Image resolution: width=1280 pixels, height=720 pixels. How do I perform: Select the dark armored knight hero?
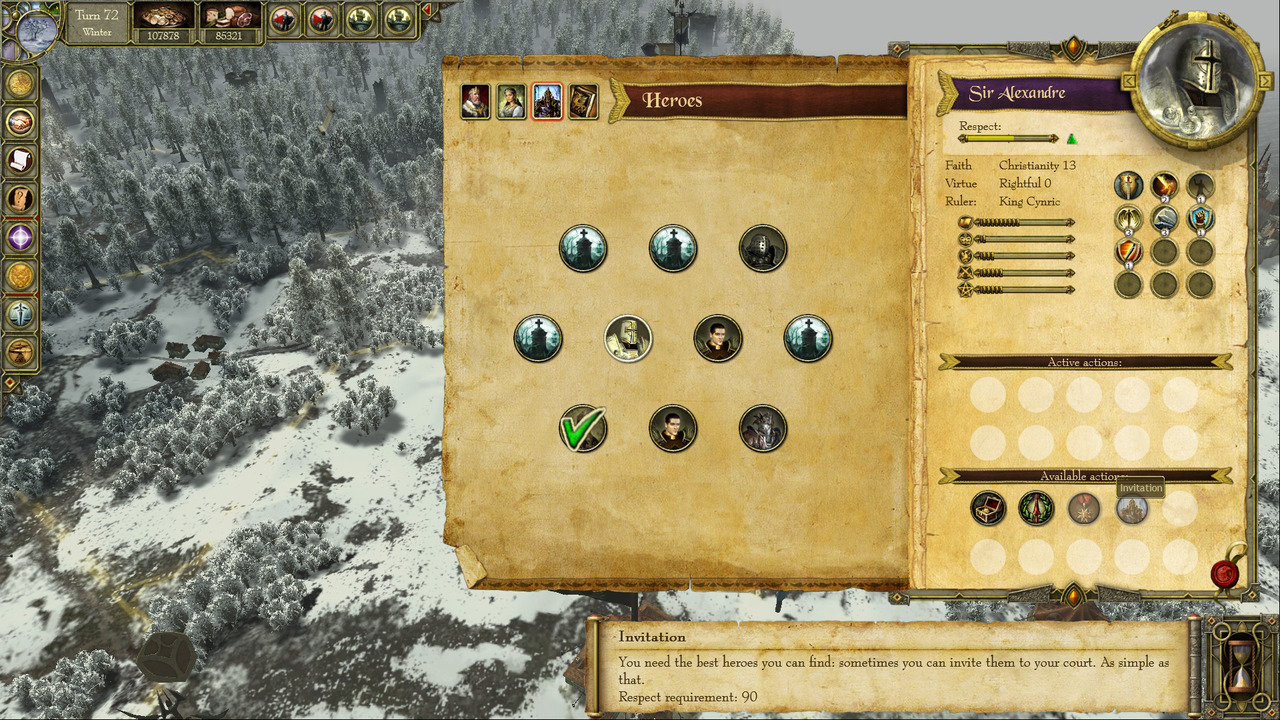[x=763, y=249]
